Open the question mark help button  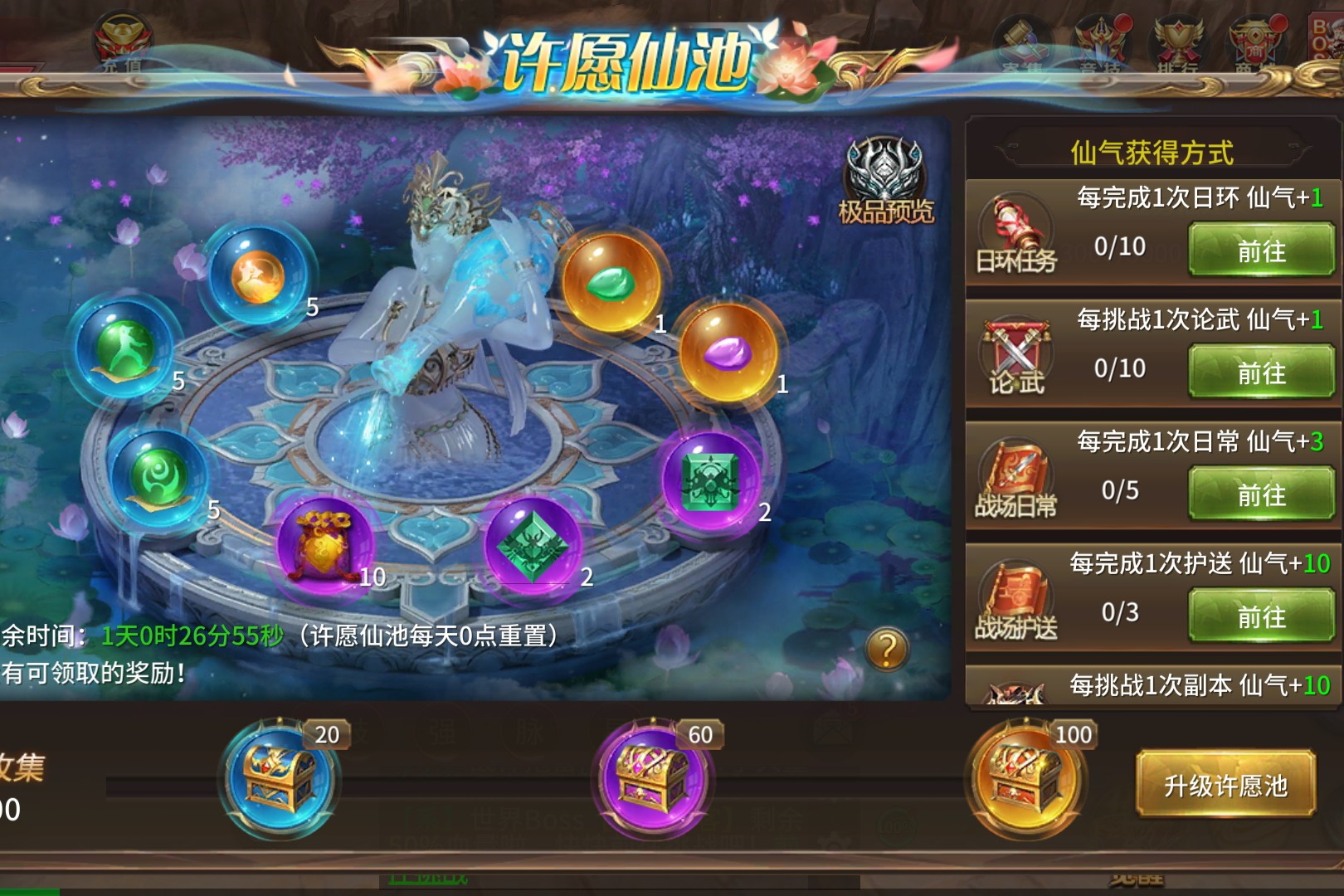coord(886,649)
